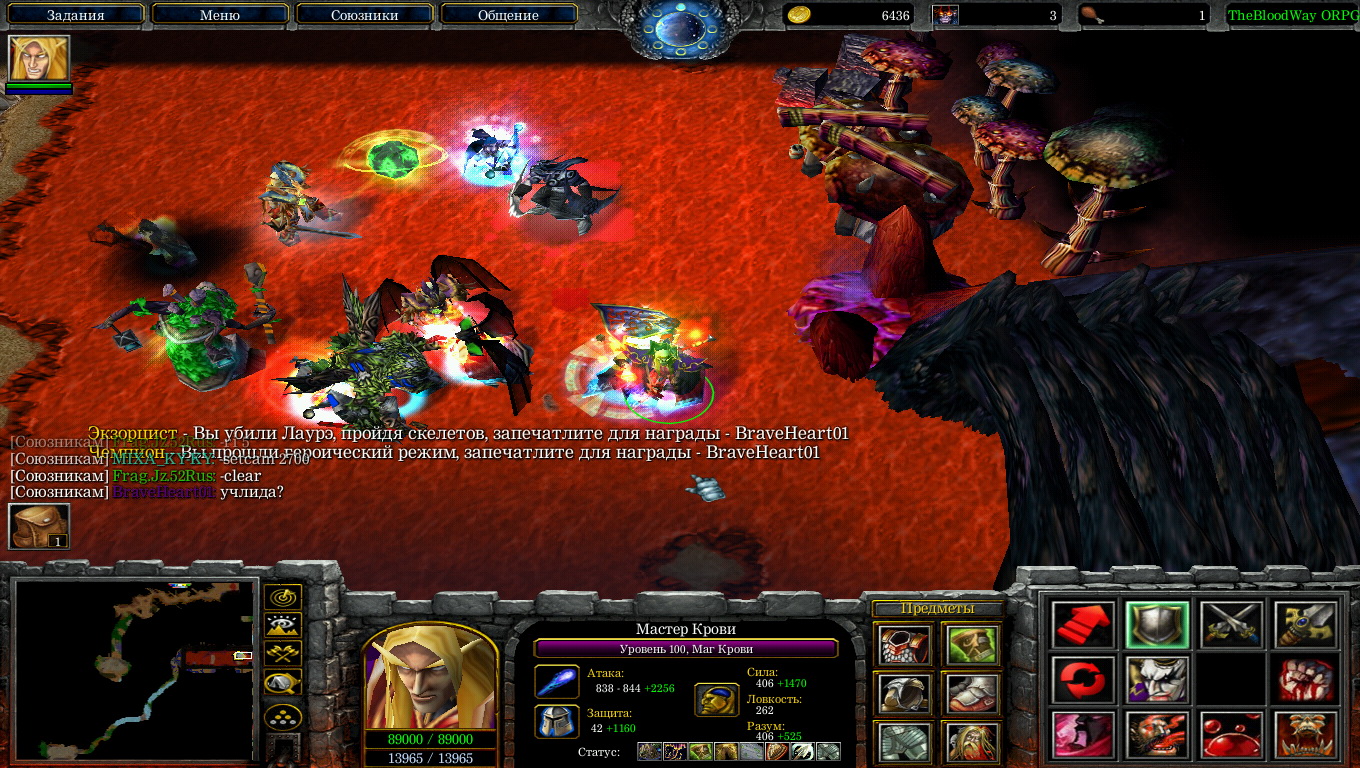
Task: Activate the shield Hold Position command
Action: click(1157, 625)
